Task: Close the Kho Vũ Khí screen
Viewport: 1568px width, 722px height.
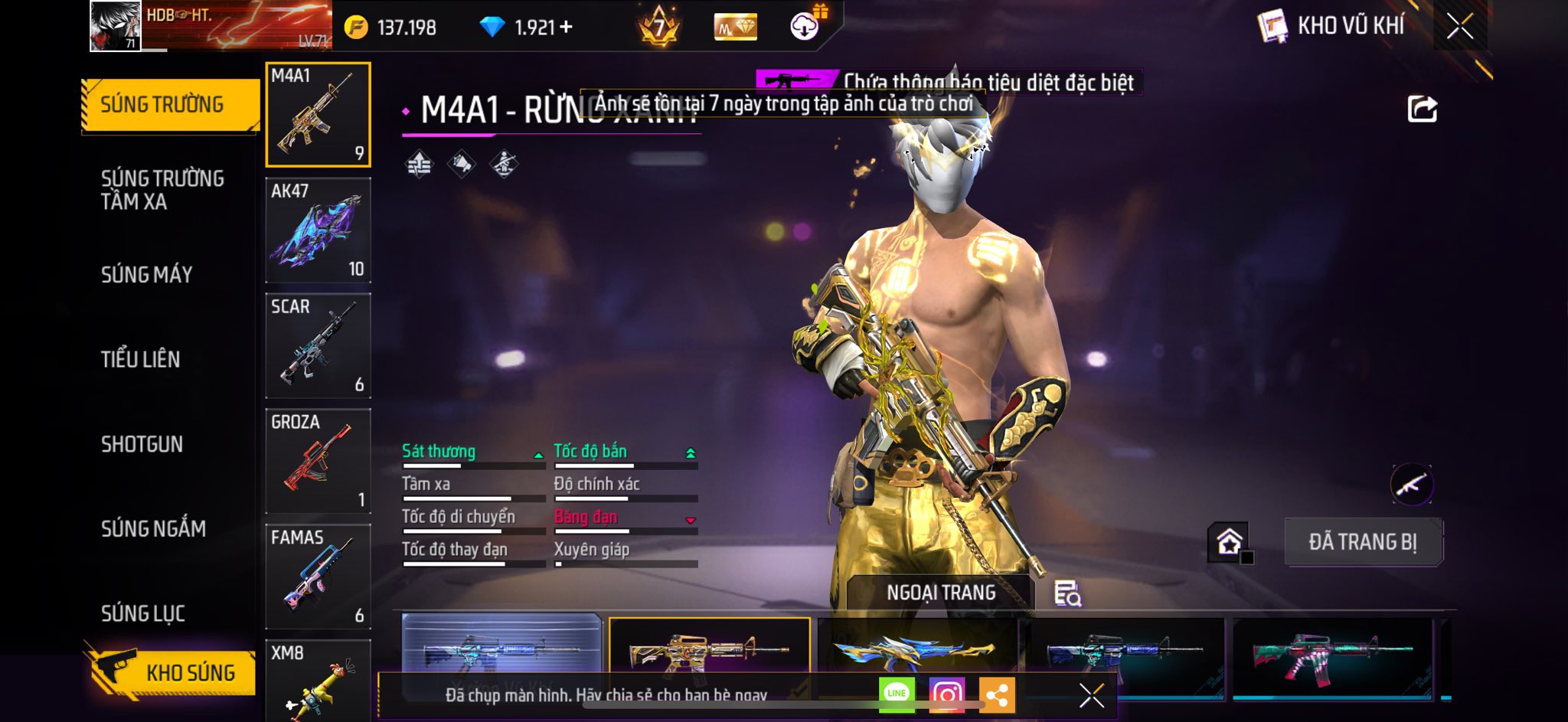Action: (1459, 27)
